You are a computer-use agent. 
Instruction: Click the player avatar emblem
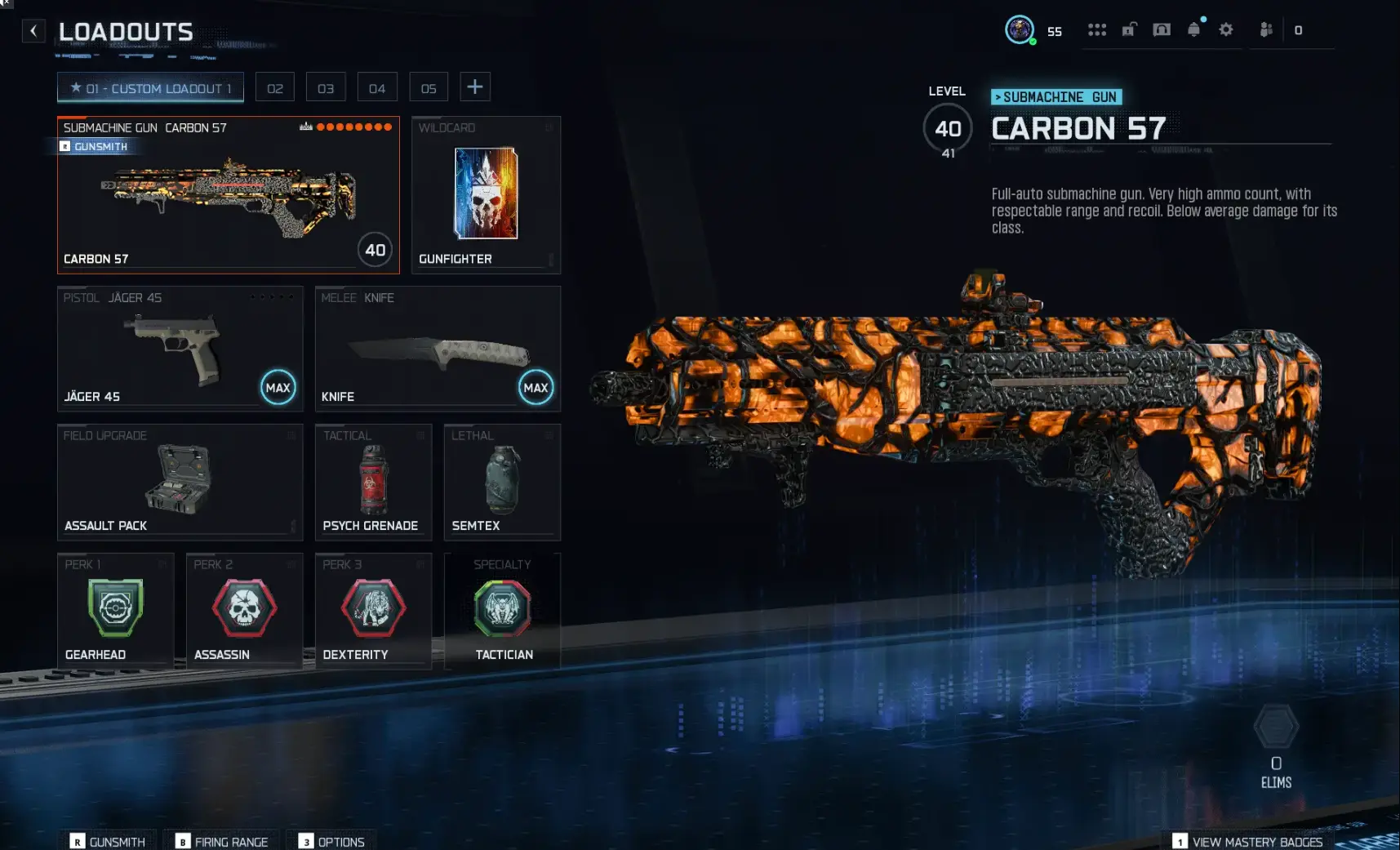coord(1021,29)
